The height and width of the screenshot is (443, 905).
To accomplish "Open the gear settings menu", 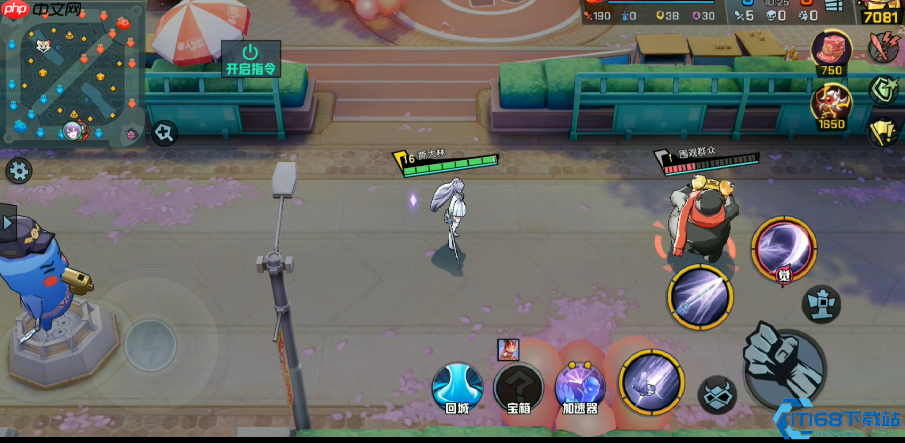I will 18,170.
